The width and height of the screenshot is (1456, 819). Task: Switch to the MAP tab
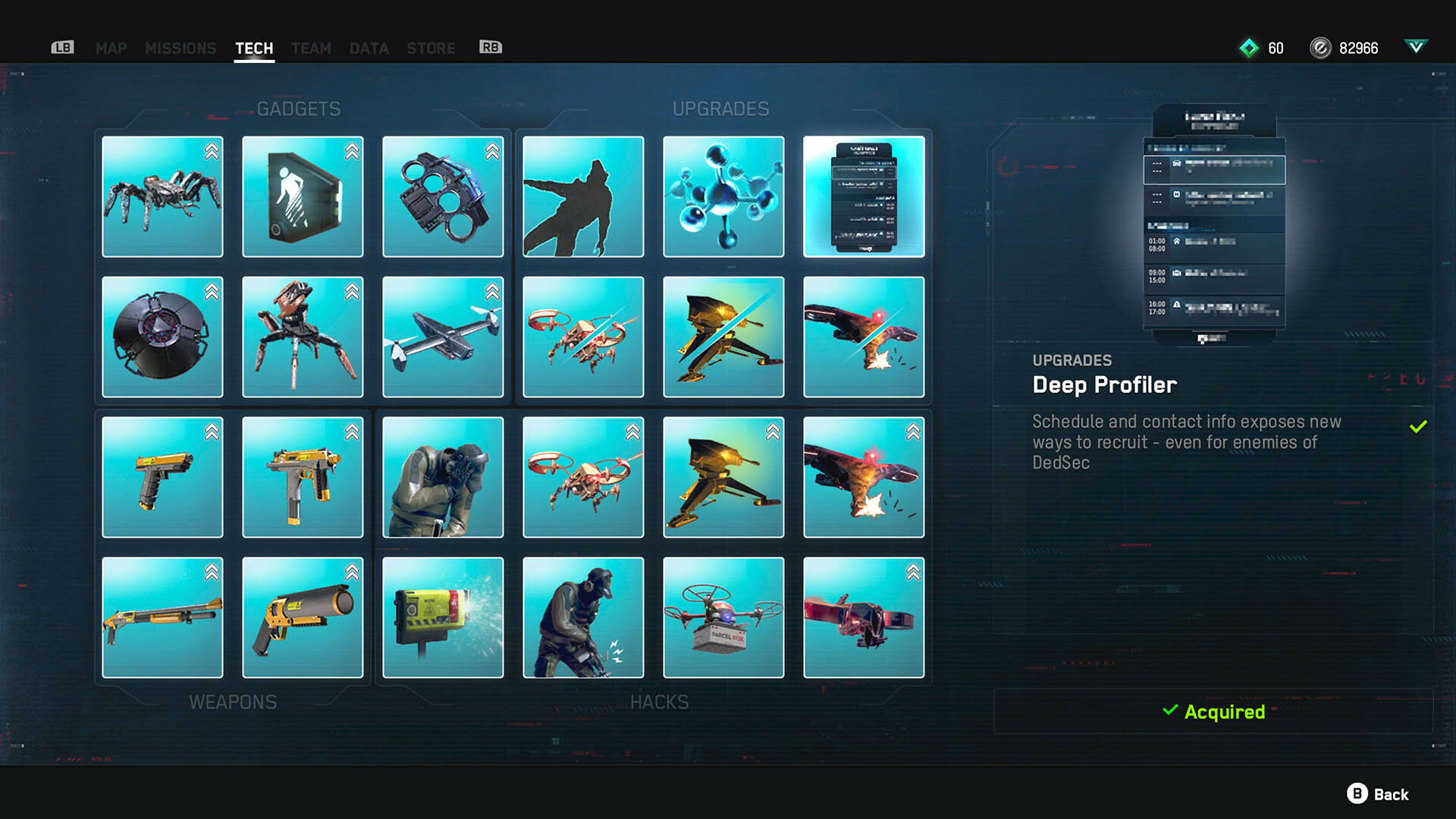pos(111,49)
